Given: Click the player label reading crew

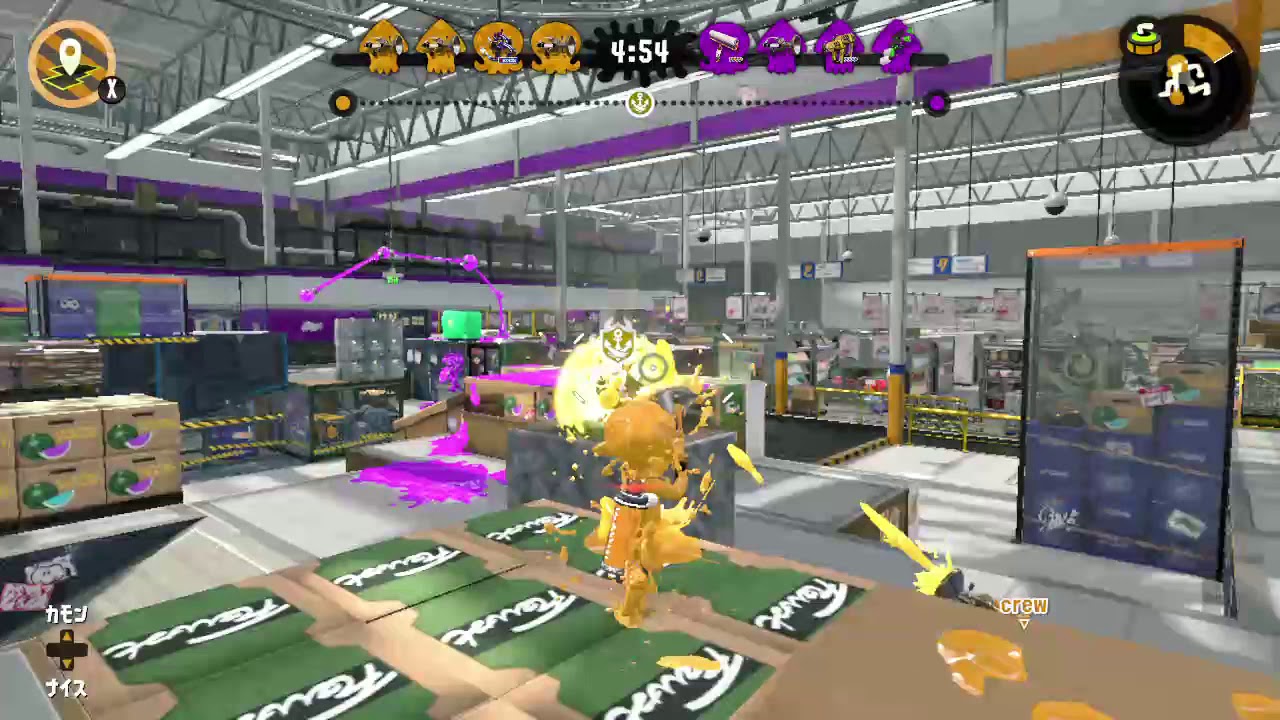Looking at the screenshot, I should [x=1025, y=605].
